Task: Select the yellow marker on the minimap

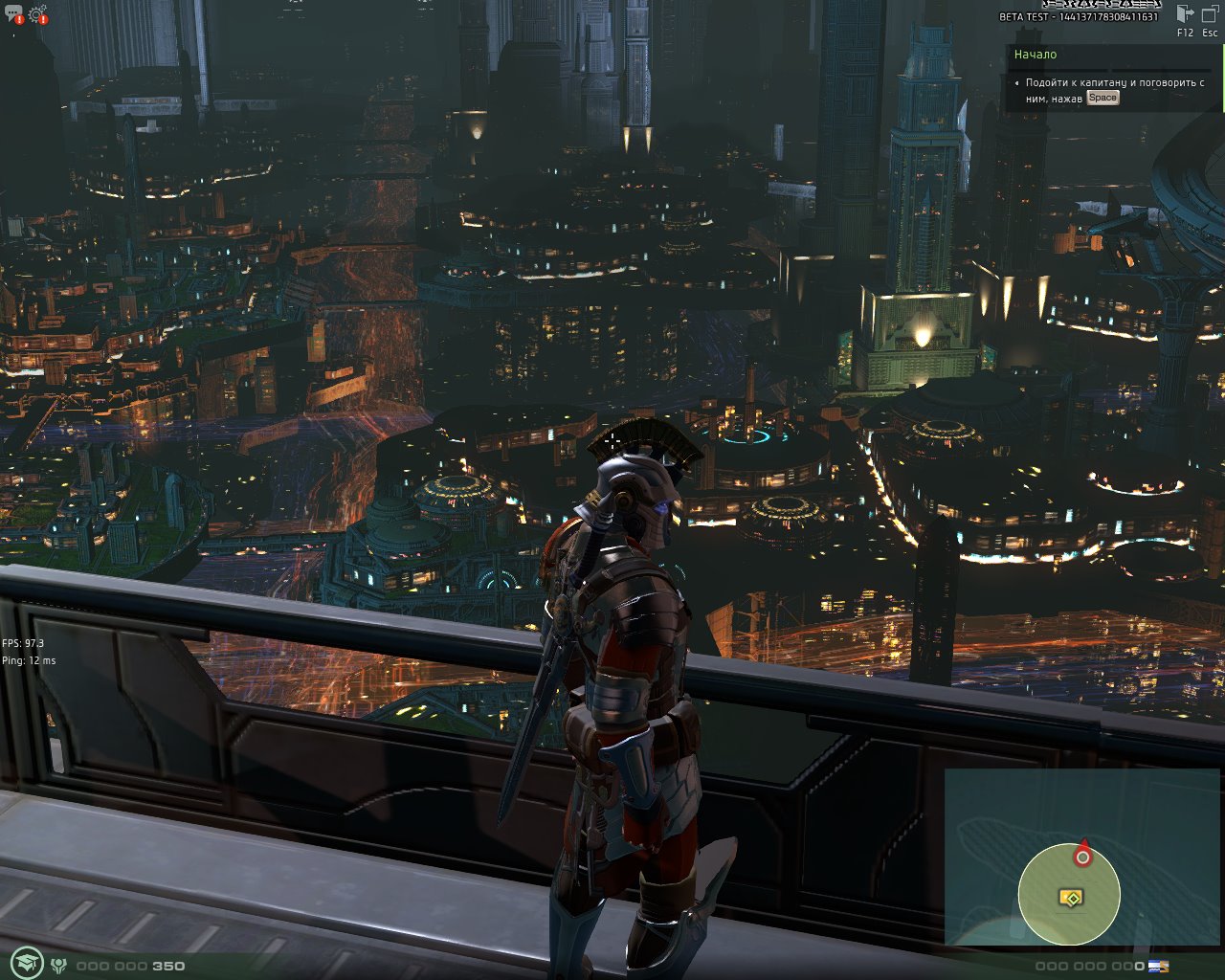Action: pyautogui.click(x=1071, y=898)
